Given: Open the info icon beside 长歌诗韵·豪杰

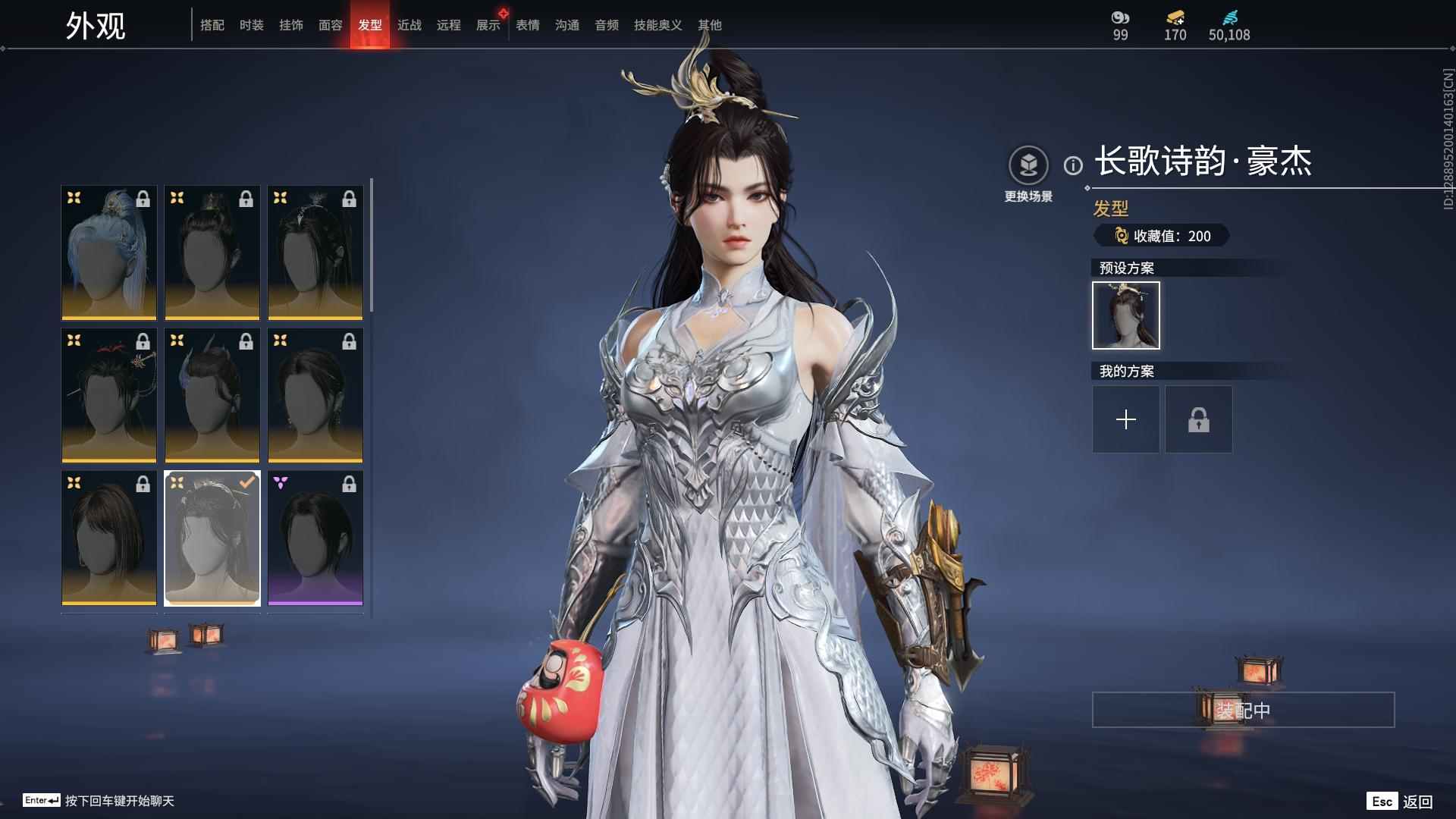Looking at the screenshot, I should 1072,163.
